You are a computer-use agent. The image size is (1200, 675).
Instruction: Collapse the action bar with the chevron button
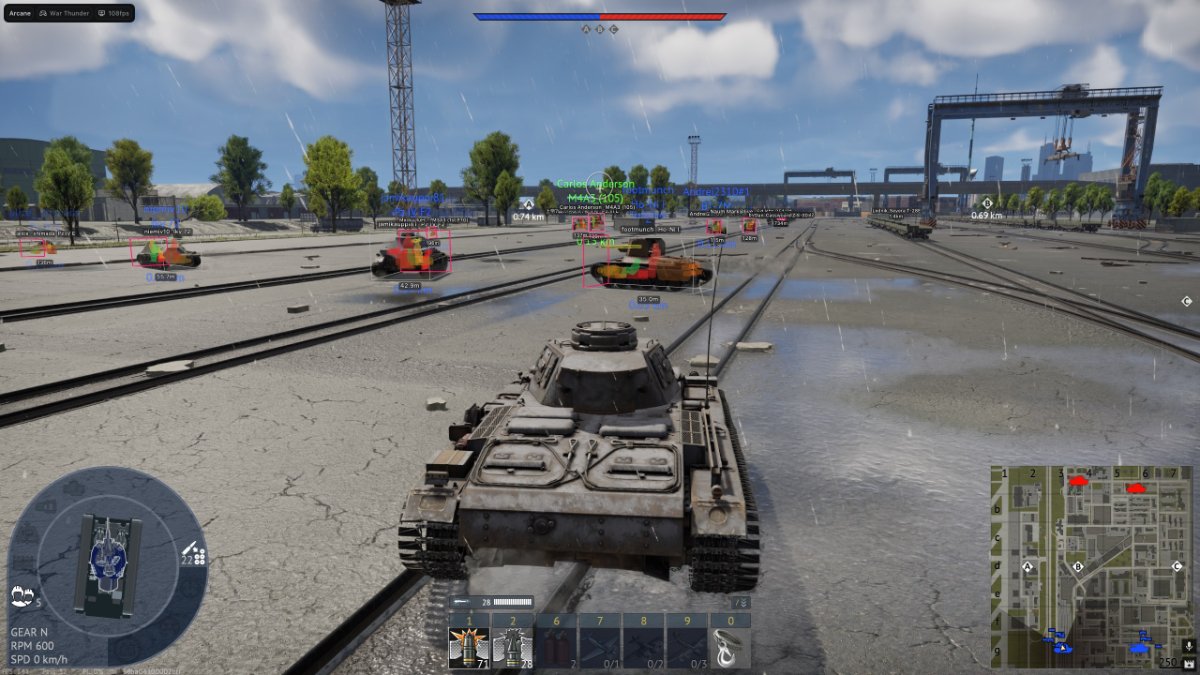click(x=740, y=603)
